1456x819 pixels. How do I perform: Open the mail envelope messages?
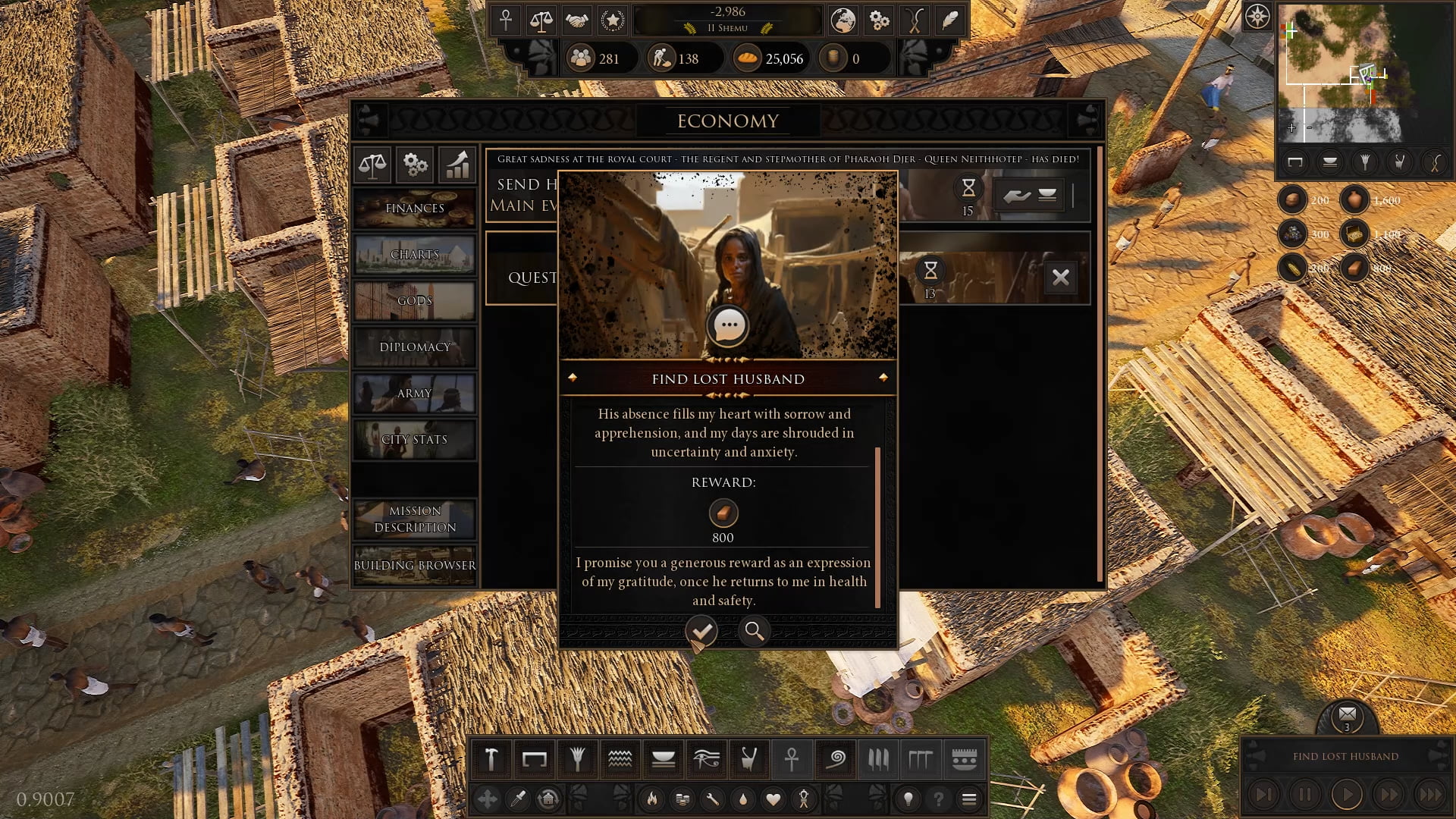(1348, 714)
